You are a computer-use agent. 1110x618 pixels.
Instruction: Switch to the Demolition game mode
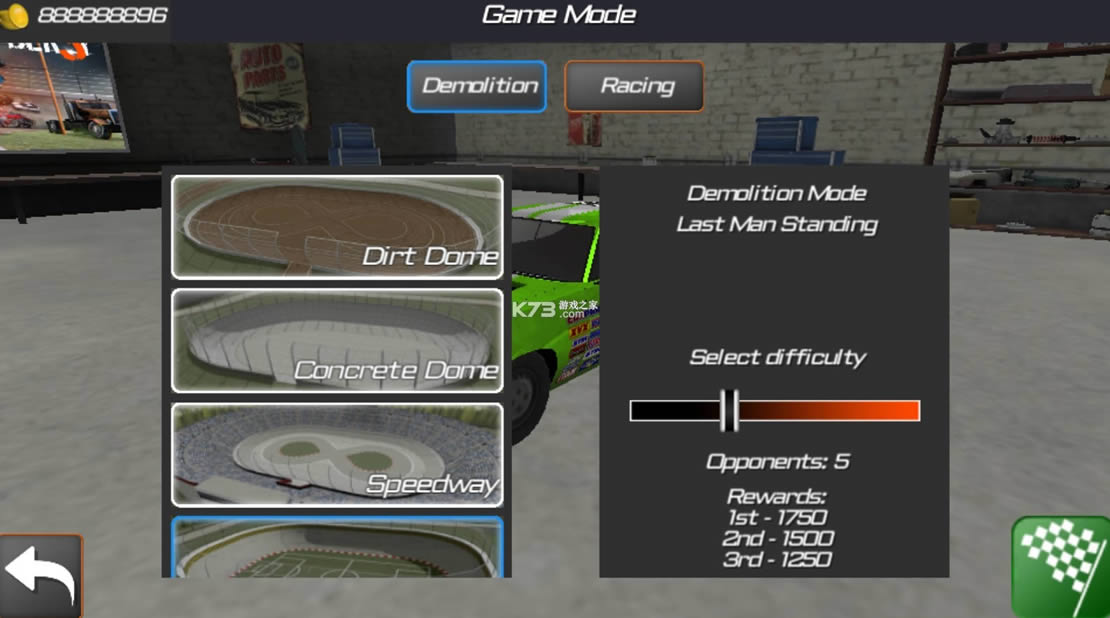tap(477, 86)
